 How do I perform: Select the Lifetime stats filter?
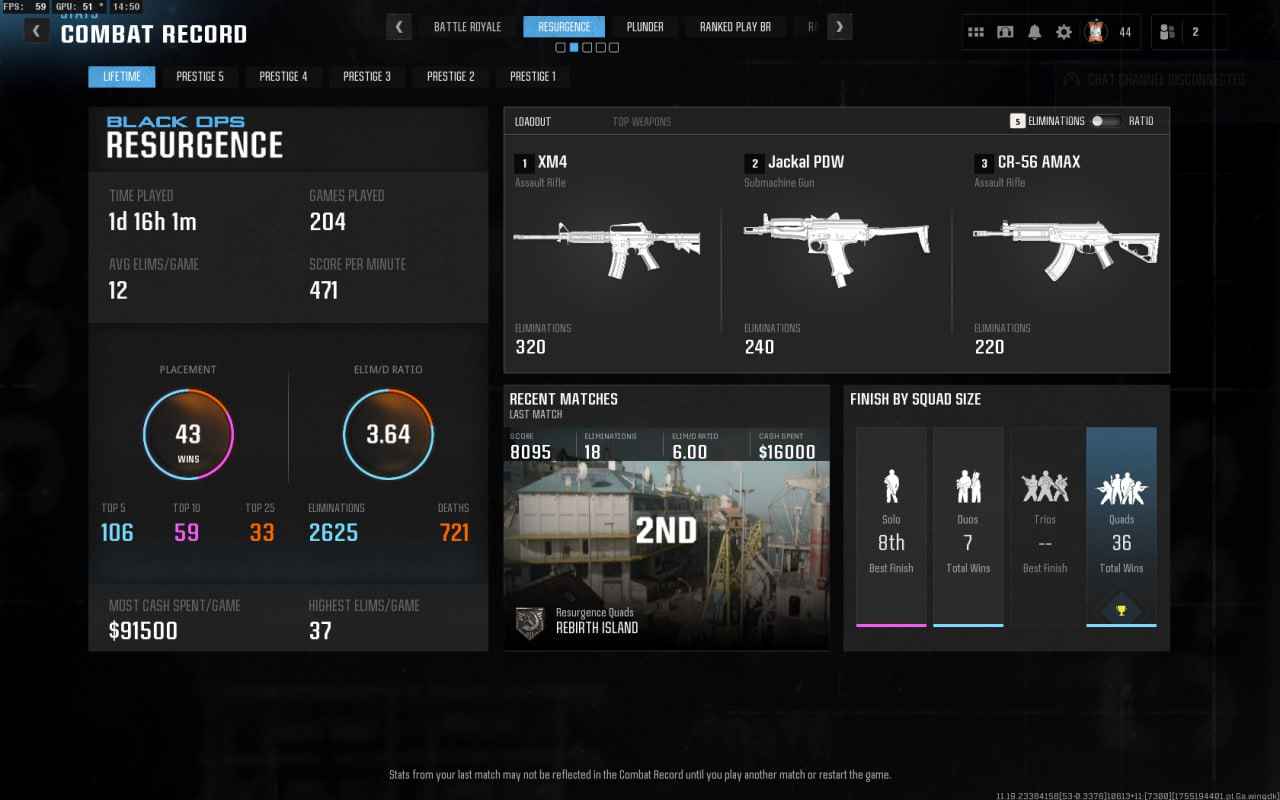click(121, 76)
